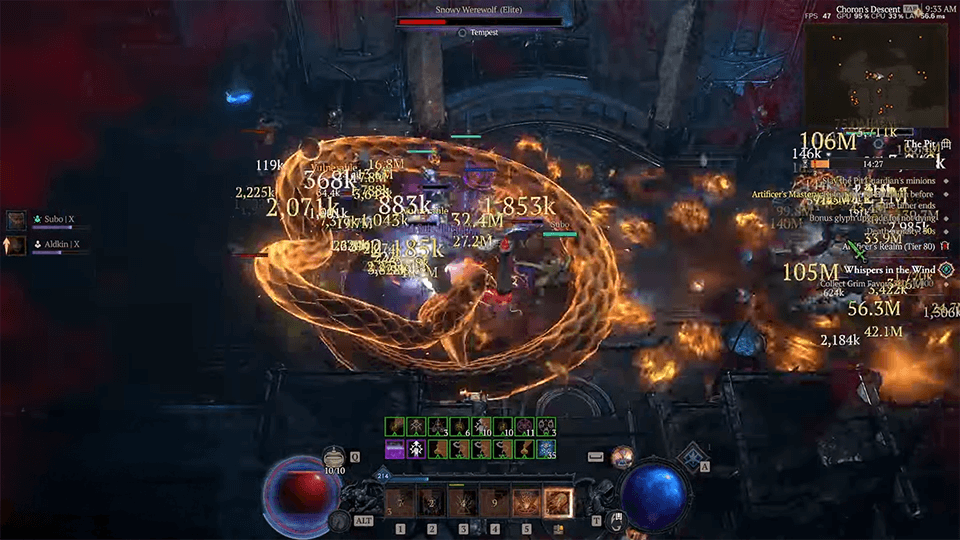The width and height of the screenshot is (960, 540).
Task: Click the purple chest buff icon
Action: 396,450
